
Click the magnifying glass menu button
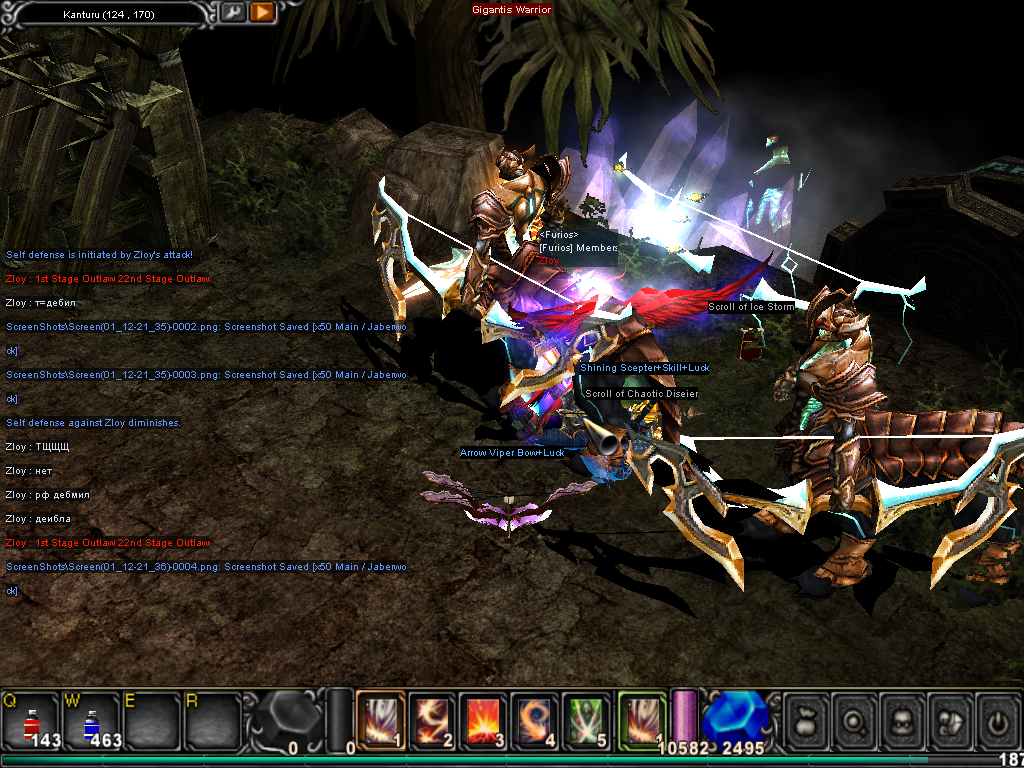[x=853, y=720]
